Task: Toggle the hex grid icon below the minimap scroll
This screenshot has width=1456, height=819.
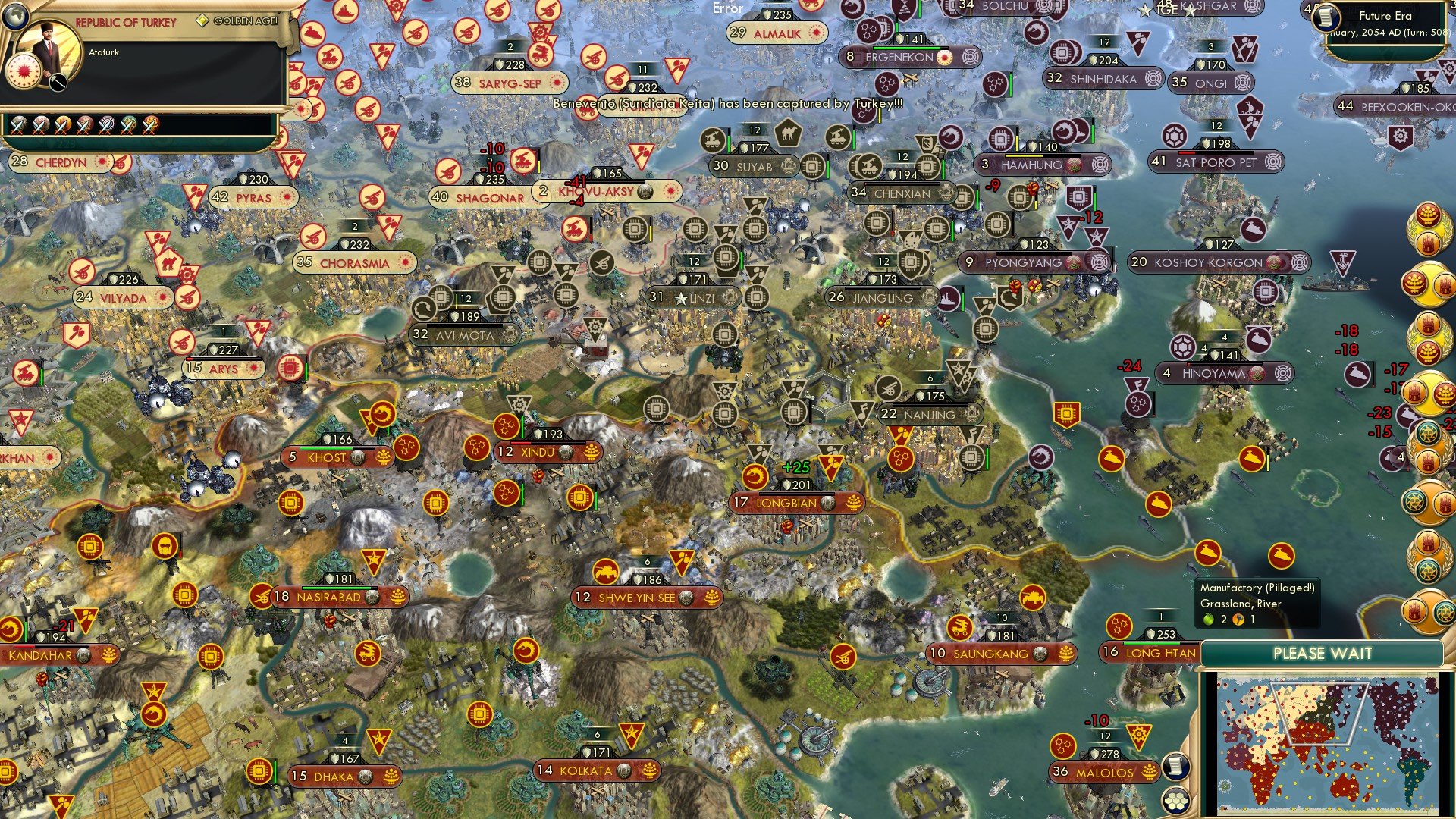Action: 1178,800
